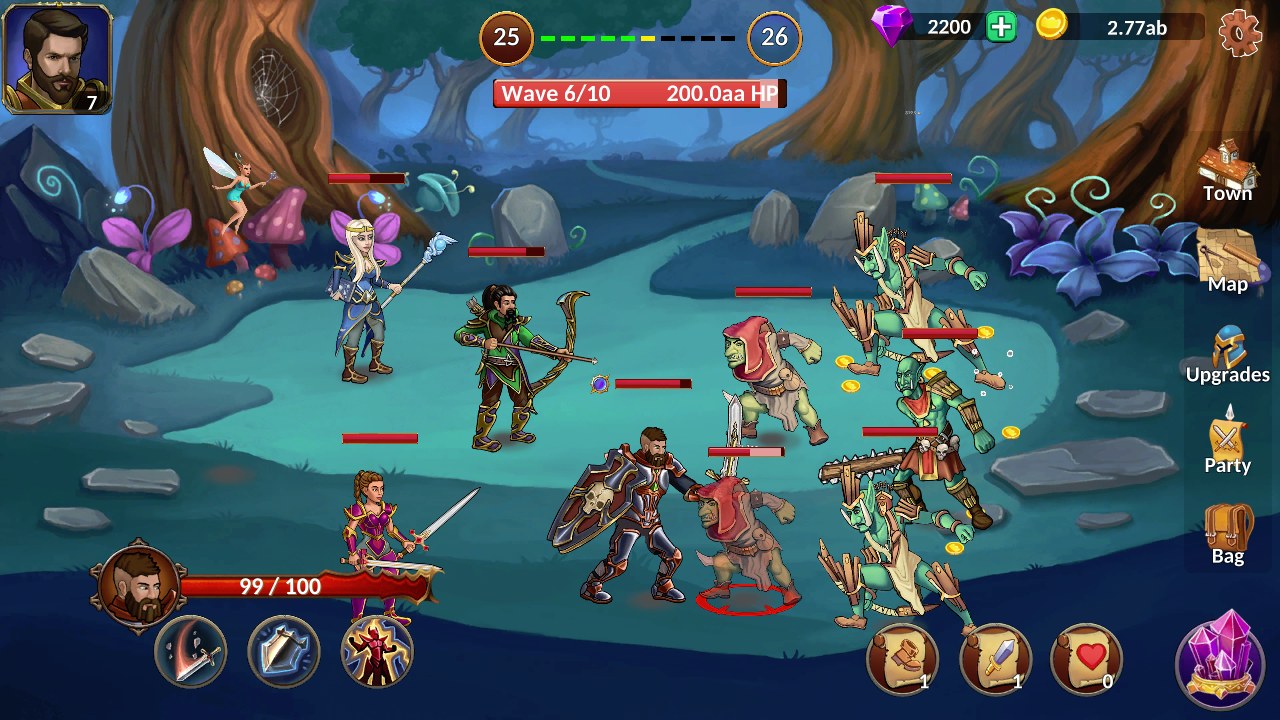Open settings with the gear icon

(x=1240, y=32)
